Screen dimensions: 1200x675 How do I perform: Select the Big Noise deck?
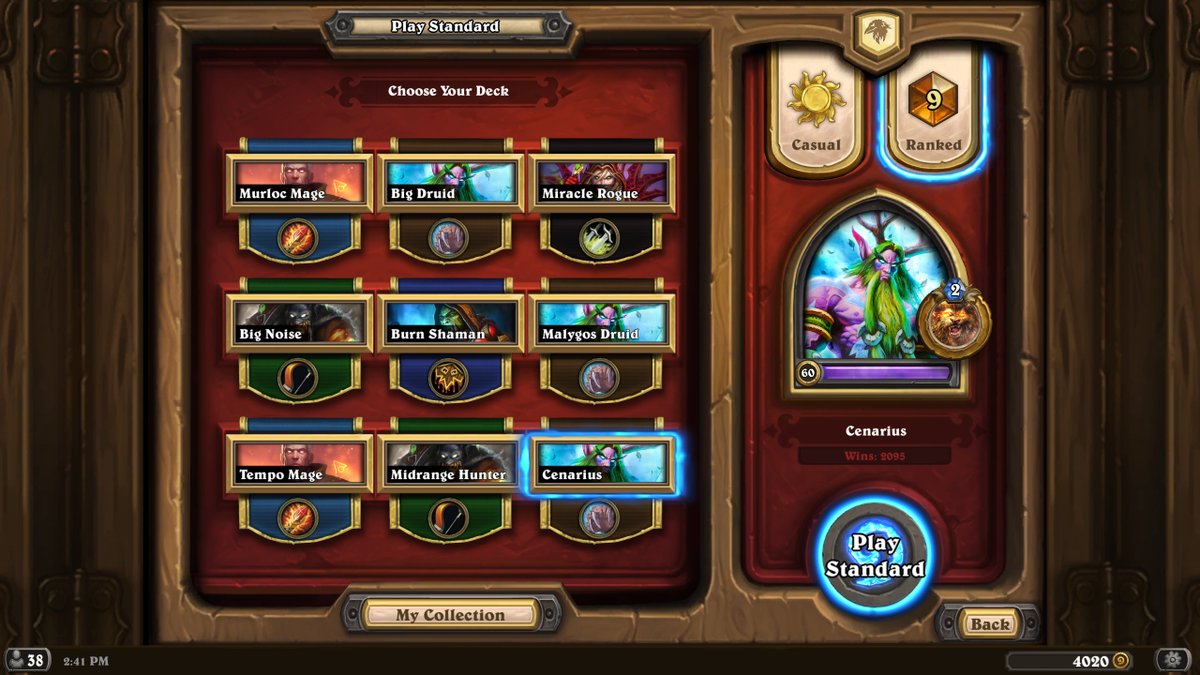tap(299, 323)
